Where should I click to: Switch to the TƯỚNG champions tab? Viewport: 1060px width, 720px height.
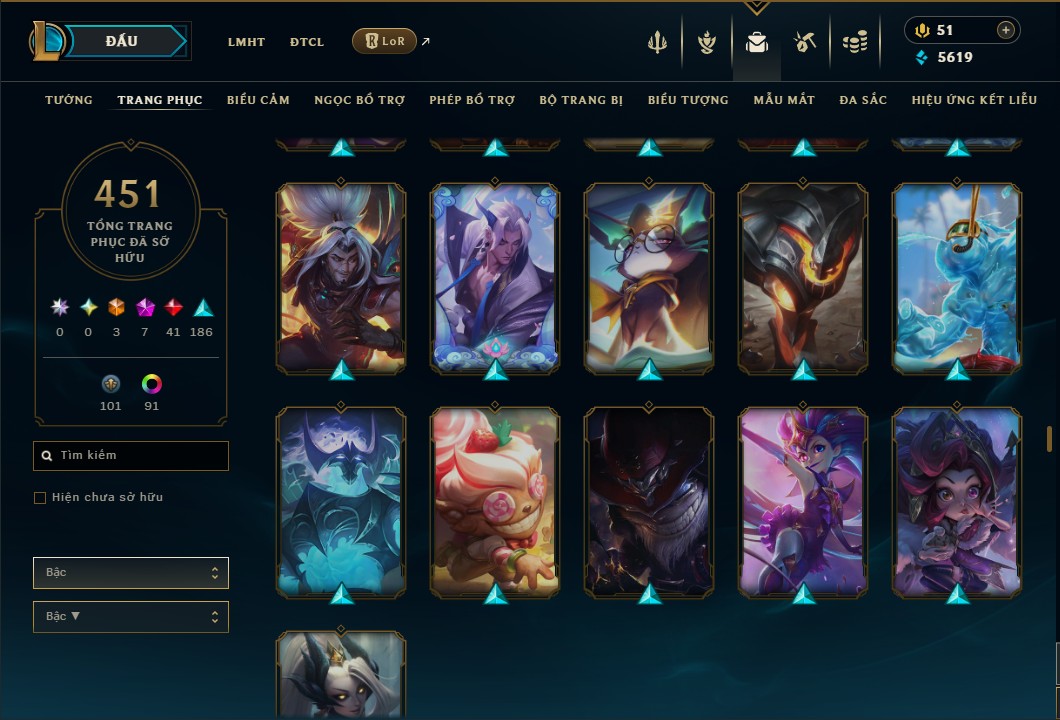point(69,100)
